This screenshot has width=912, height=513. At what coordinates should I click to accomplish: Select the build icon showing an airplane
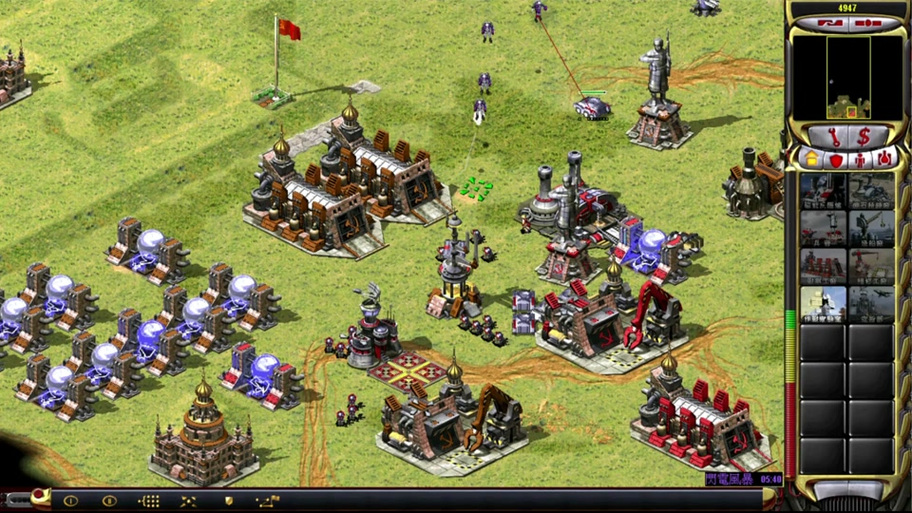[x=870, y=303]
